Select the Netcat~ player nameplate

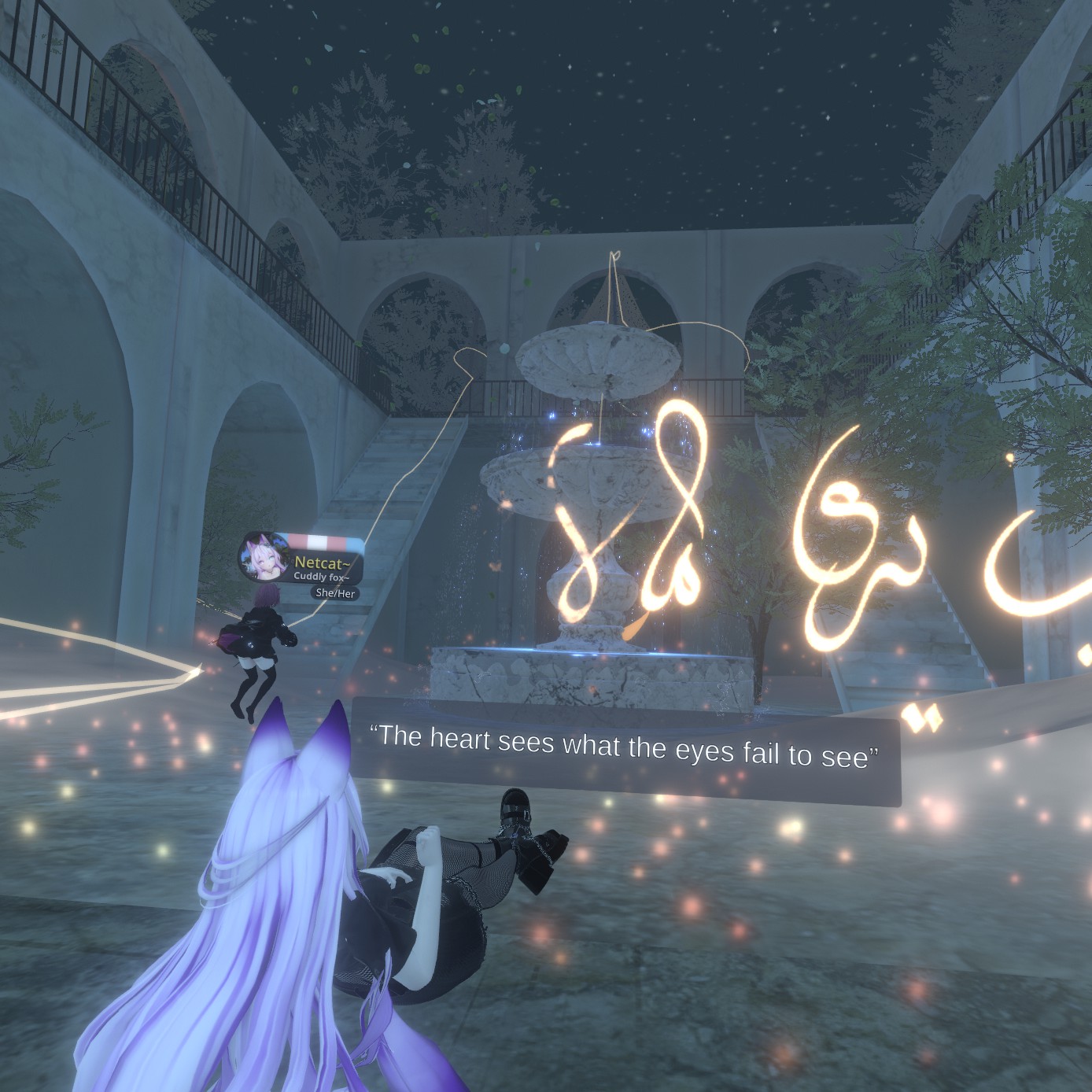tap(321, 562)
